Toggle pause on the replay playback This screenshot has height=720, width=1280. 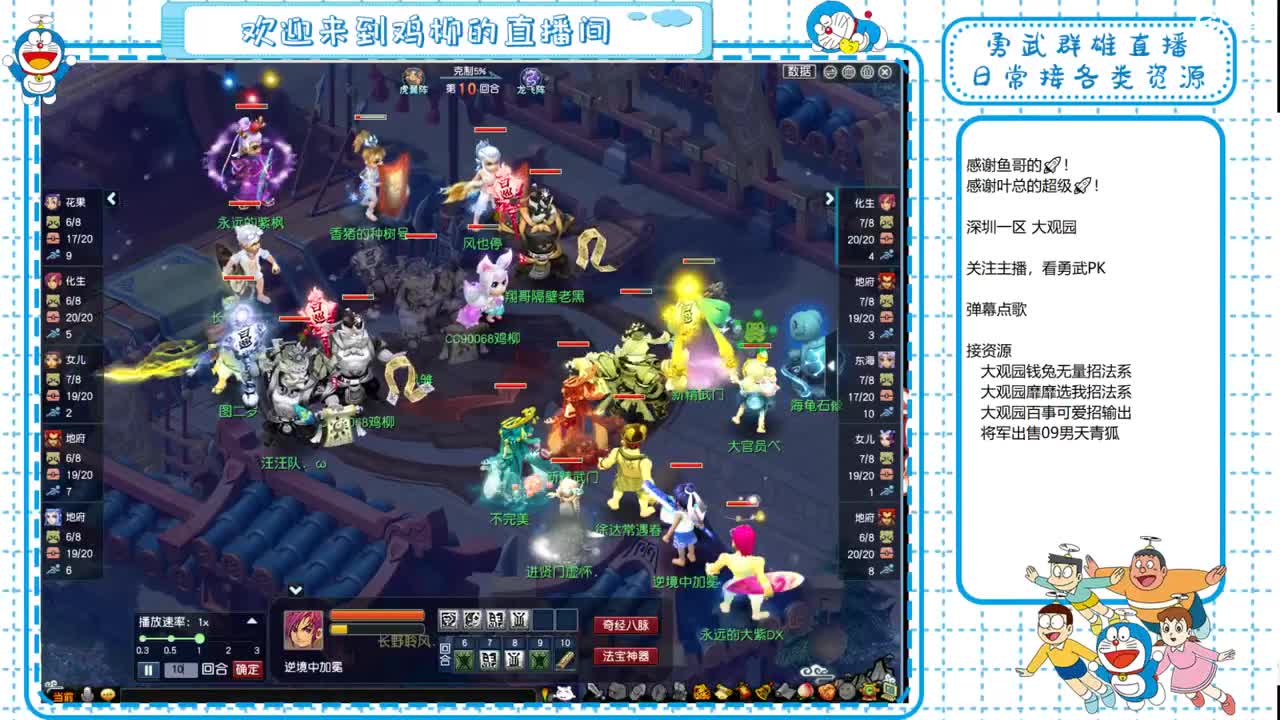coord(148,668)
